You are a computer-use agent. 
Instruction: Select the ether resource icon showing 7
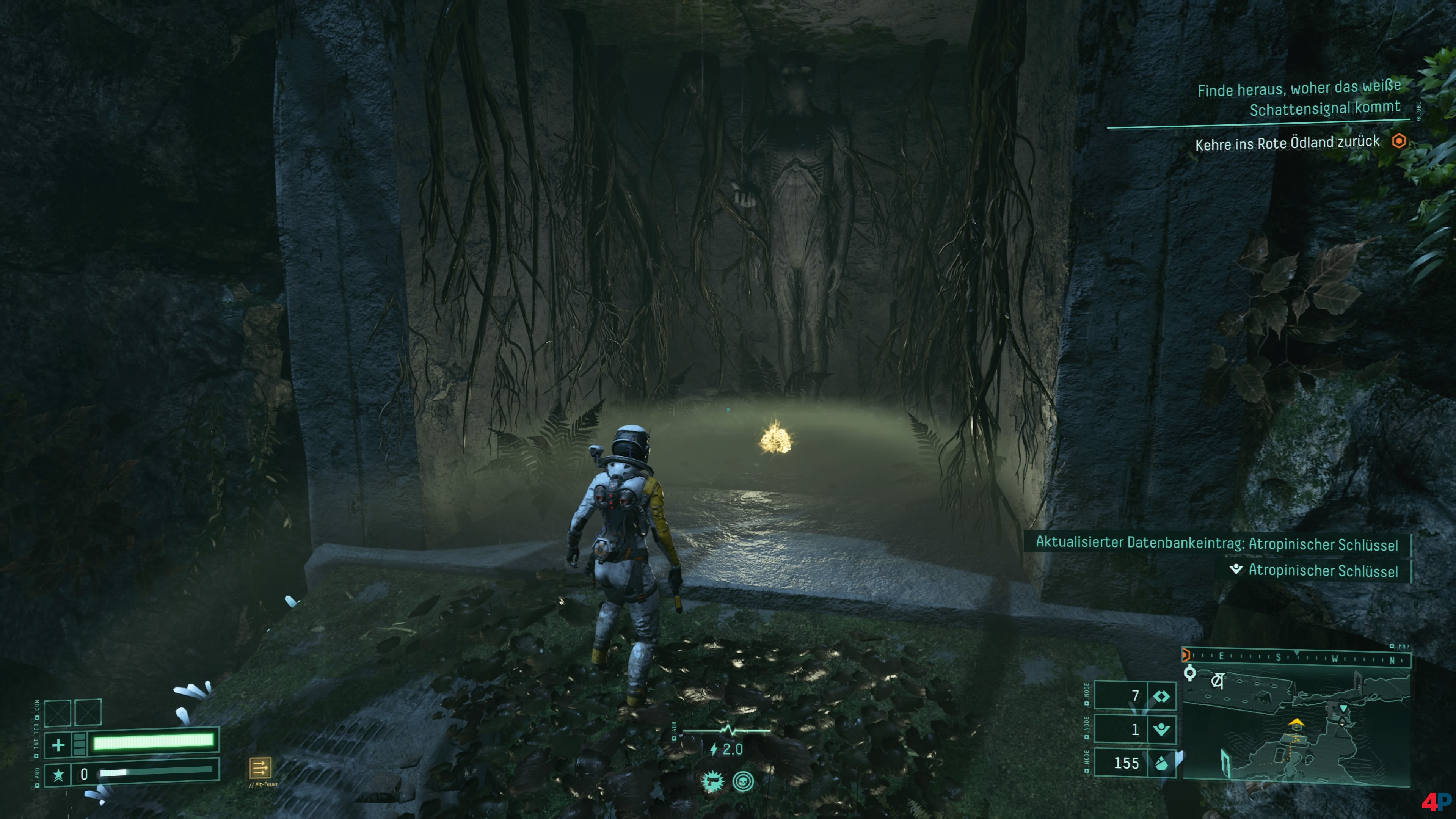[x=1161, y=697]
